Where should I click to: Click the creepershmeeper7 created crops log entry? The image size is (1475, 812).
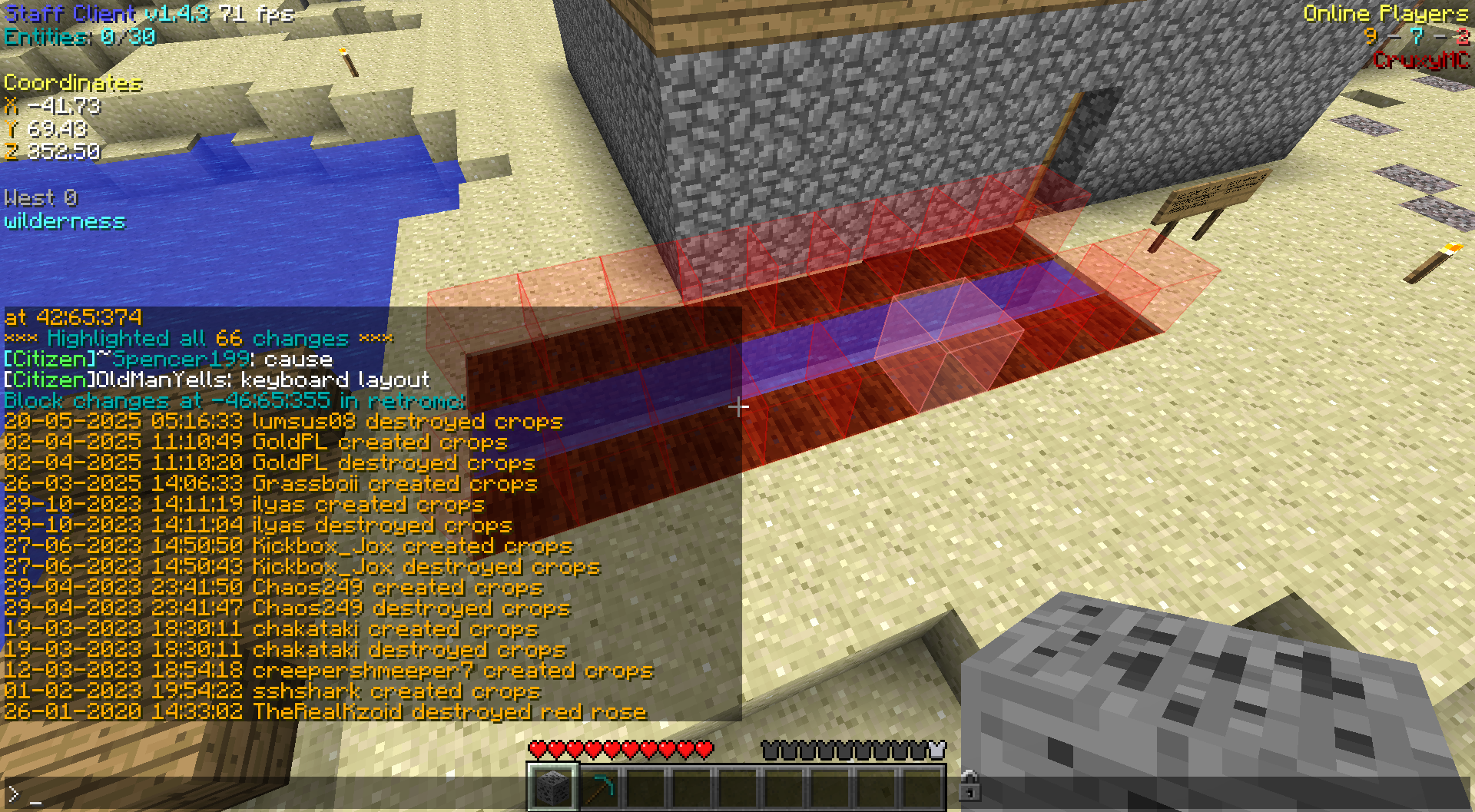point(328,671)
